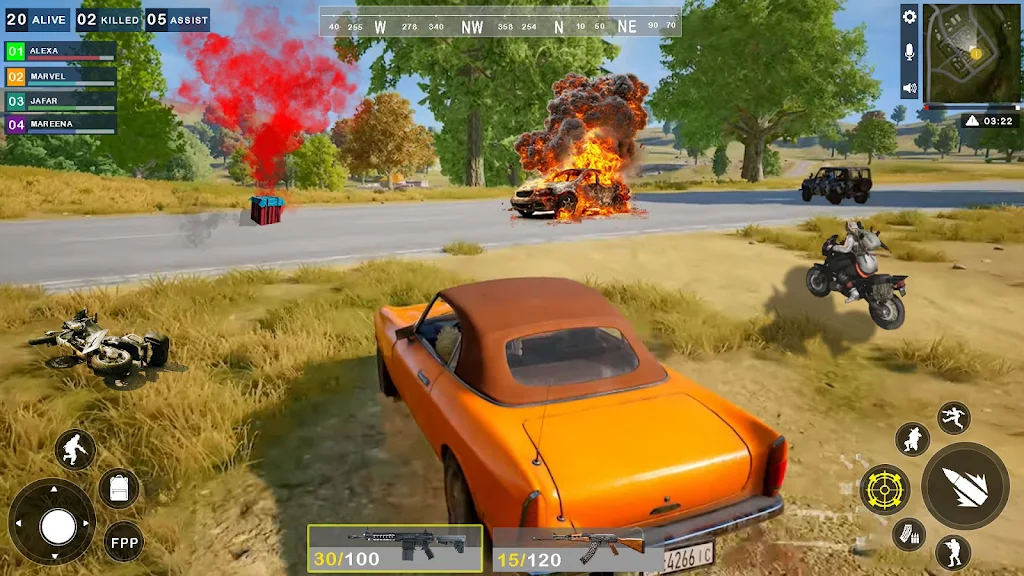1024x576 pixels.
Task: Toggle the microphone voice chat
Action: [909, 52]
